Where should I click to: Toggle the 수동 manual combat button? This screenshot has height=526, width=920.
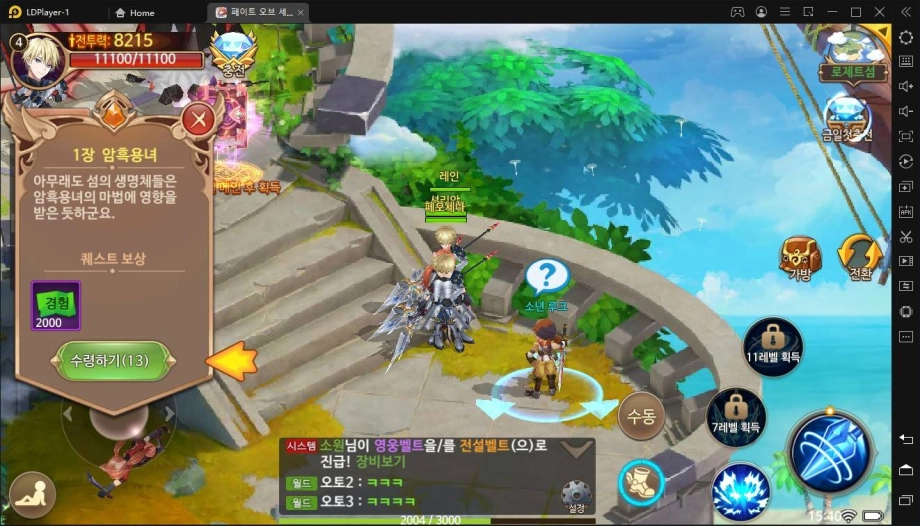(641, 416)
